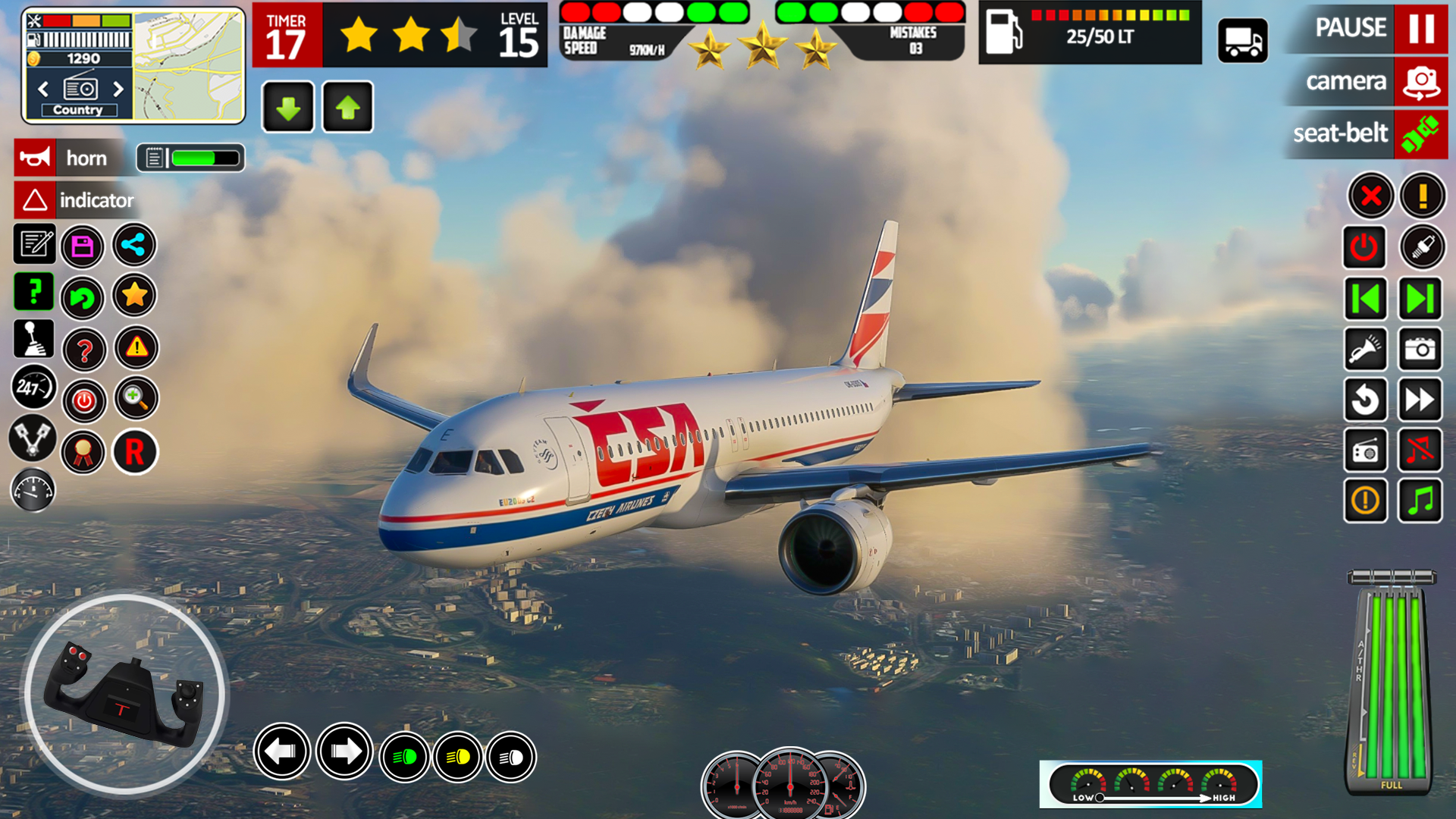Take a screenshot with the camera icon
This screenshot has height=819, width=1456.
point(1420,350)
